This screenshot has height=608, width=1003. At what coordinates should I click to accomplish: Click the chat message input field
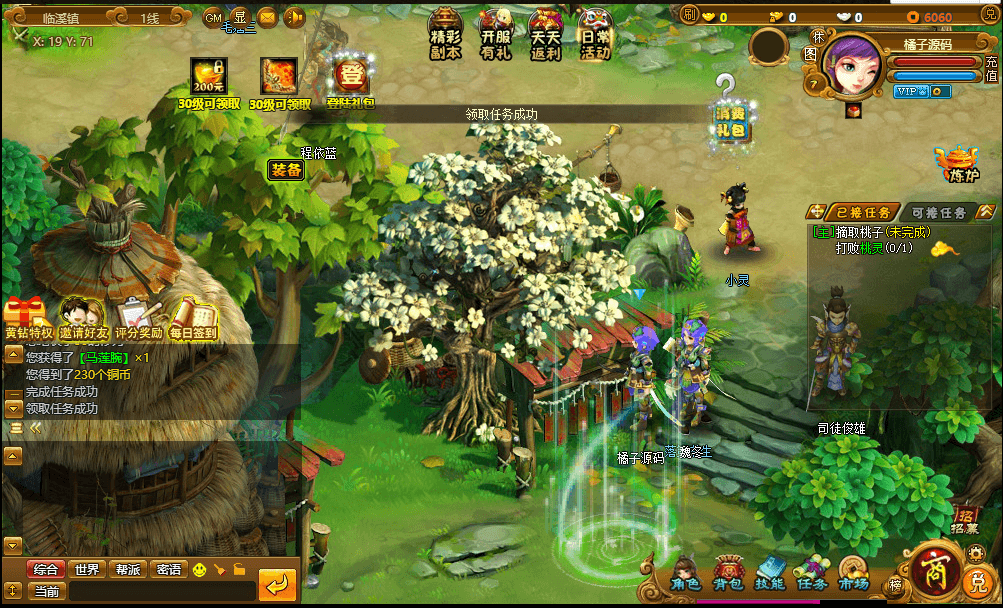[160, 591]
